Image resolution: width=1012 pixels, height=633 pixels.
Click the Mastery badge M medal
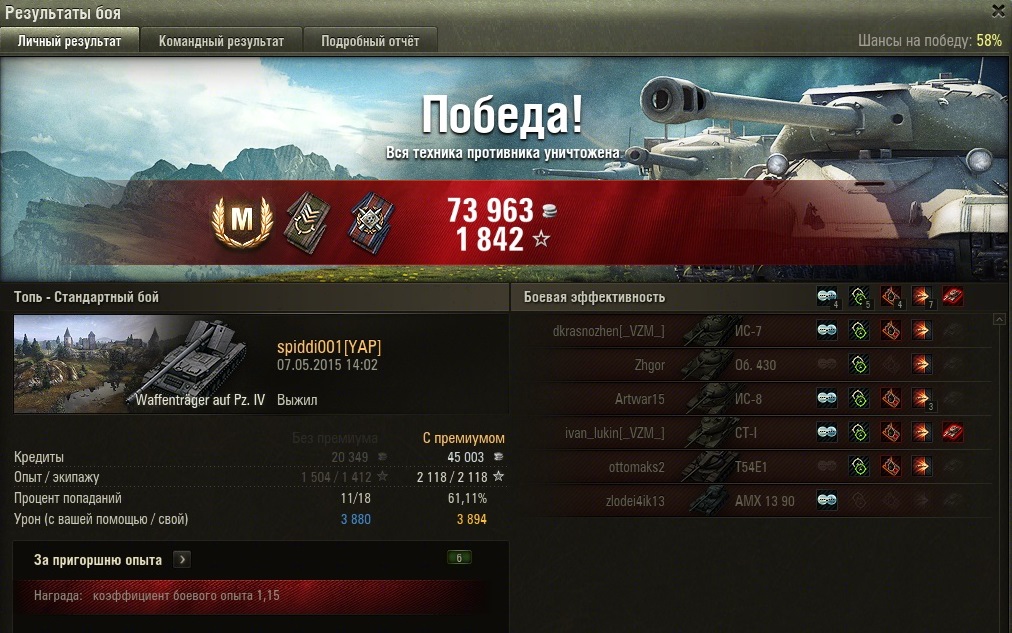click(242, 221)
